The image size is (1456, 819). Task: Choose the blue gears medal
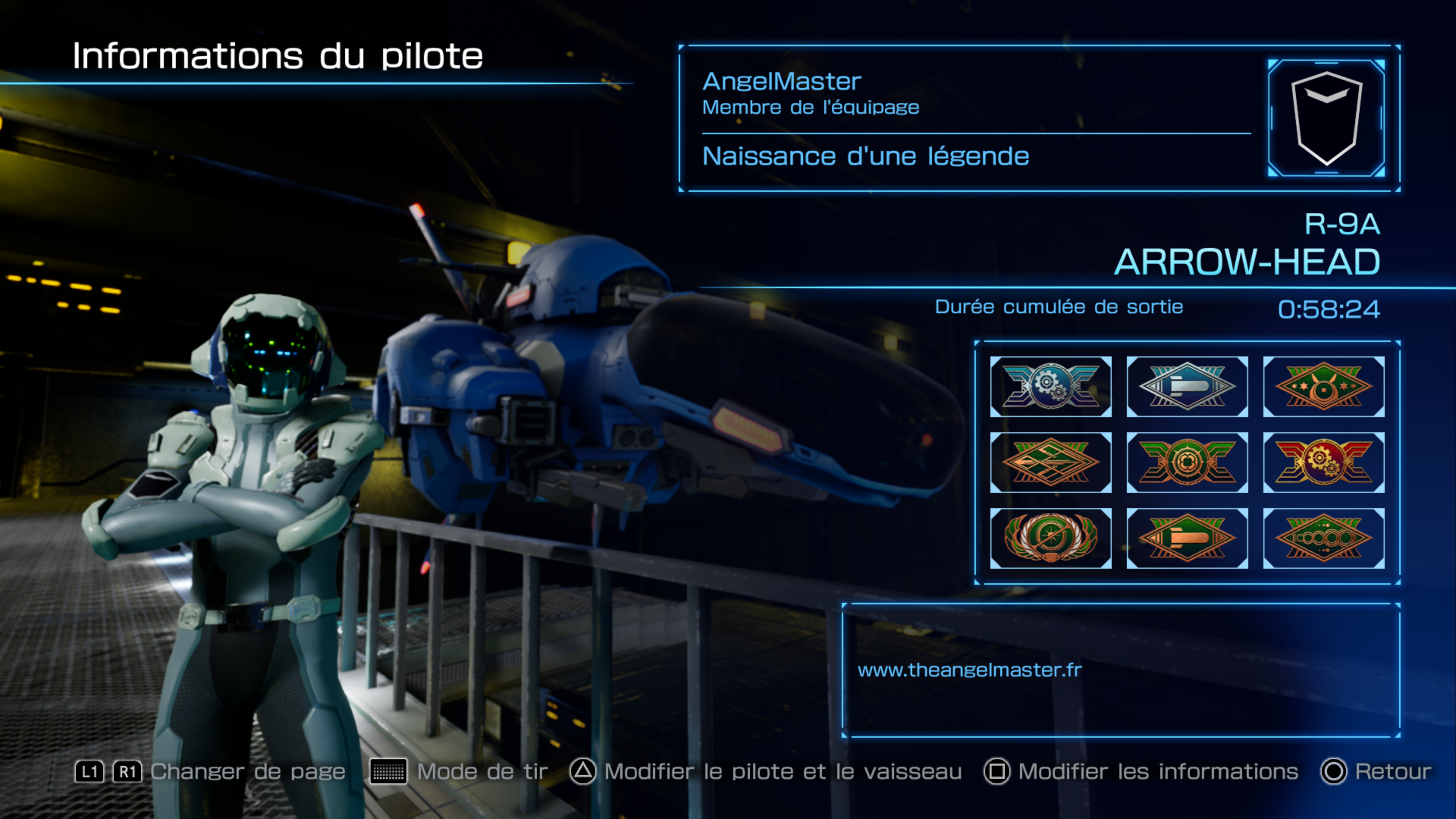point(1050,387)
